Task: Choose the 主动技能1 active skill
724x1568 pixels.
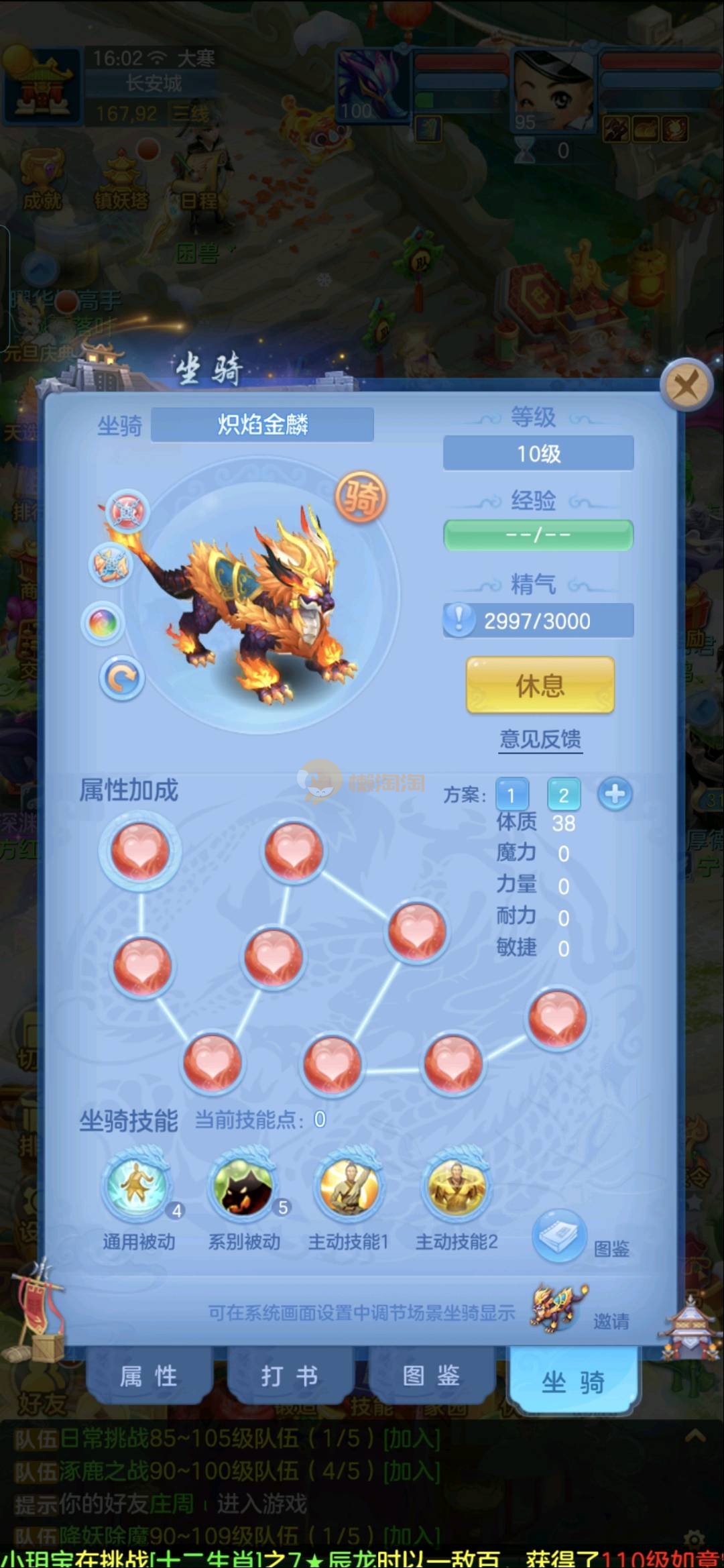Action: [x=349, y=1186]
